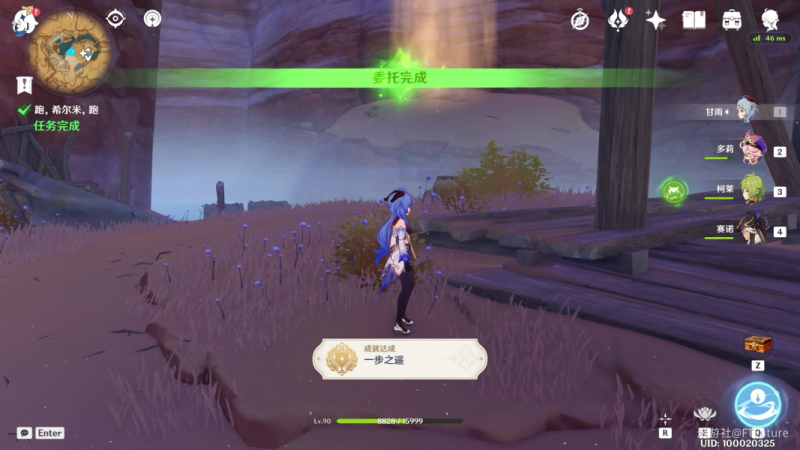Viewport: 800px width, 450px height.
Task: Open the chat box speech bubble
Action: [24, 433]
